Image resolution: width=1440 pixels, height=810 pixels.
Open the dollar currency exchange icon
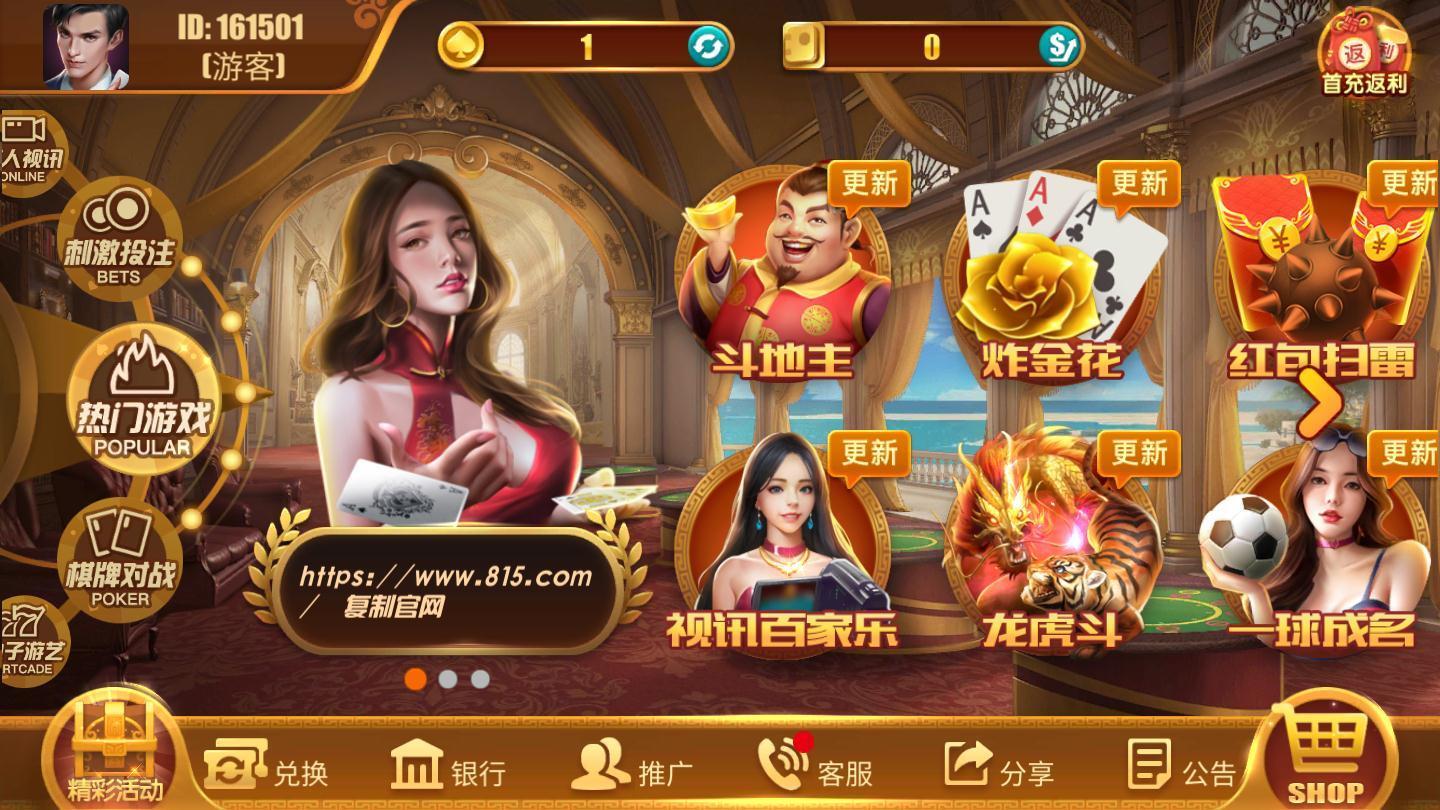pos(1058,45)
